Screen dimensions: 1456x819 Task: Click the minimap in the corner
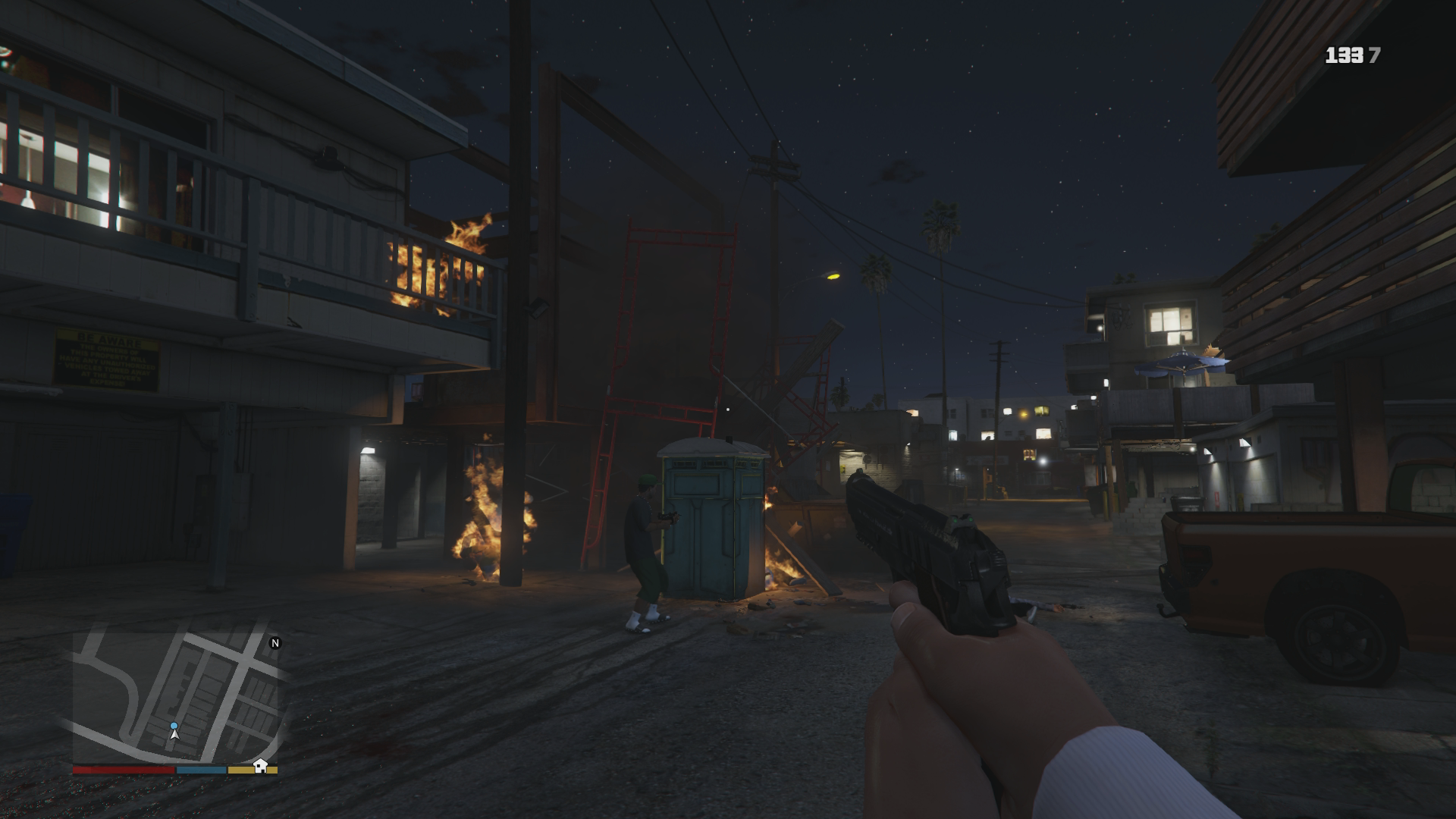[x=175, y=698]
